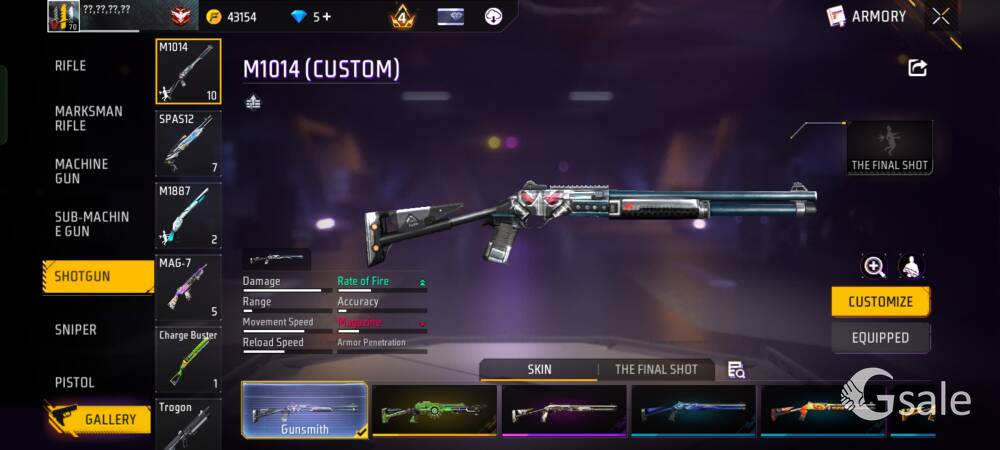
Task: Switch to The Final Shot tab
Action: pyautogui.click(x=656, y=370)
